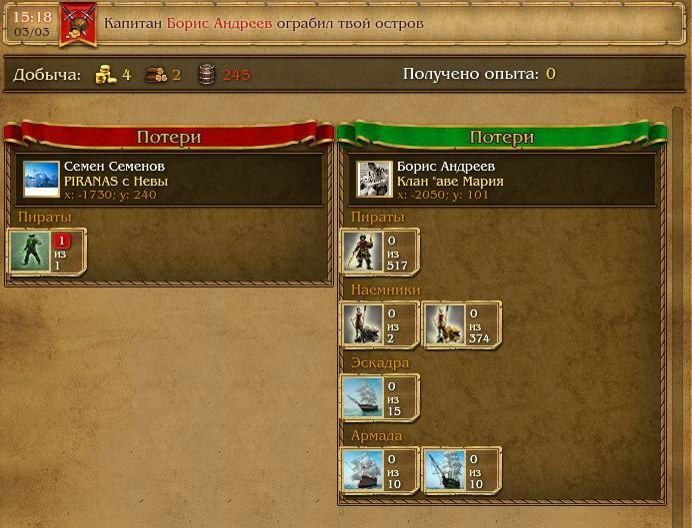Screen dimensions: 692x528
Task: Open the Клан "аве Мария clan page
Action: (x=450, y=181)
